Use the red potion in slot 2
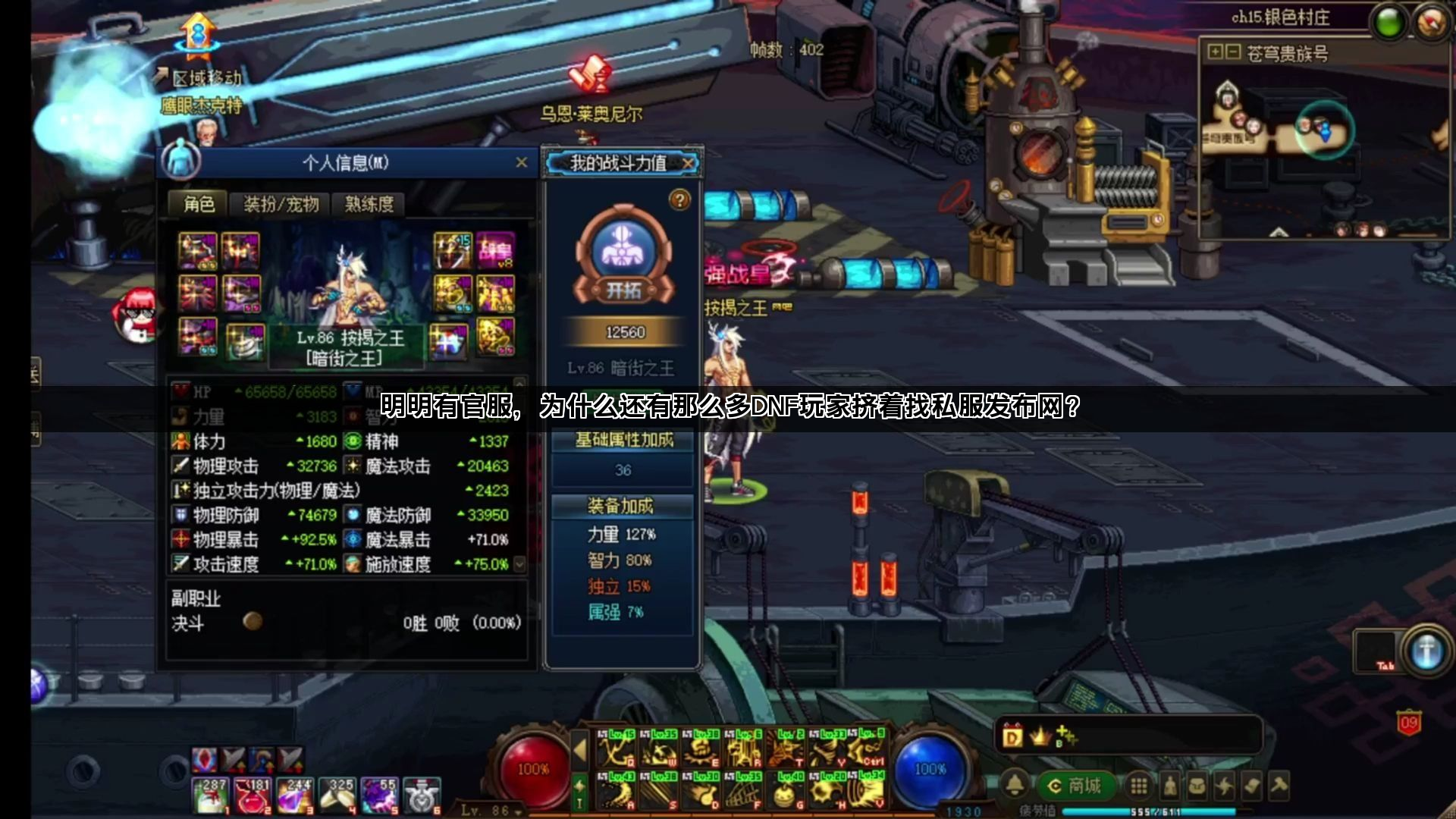Image resolution: width=1456 pixels, height=819 pixels. coord(253,796)
